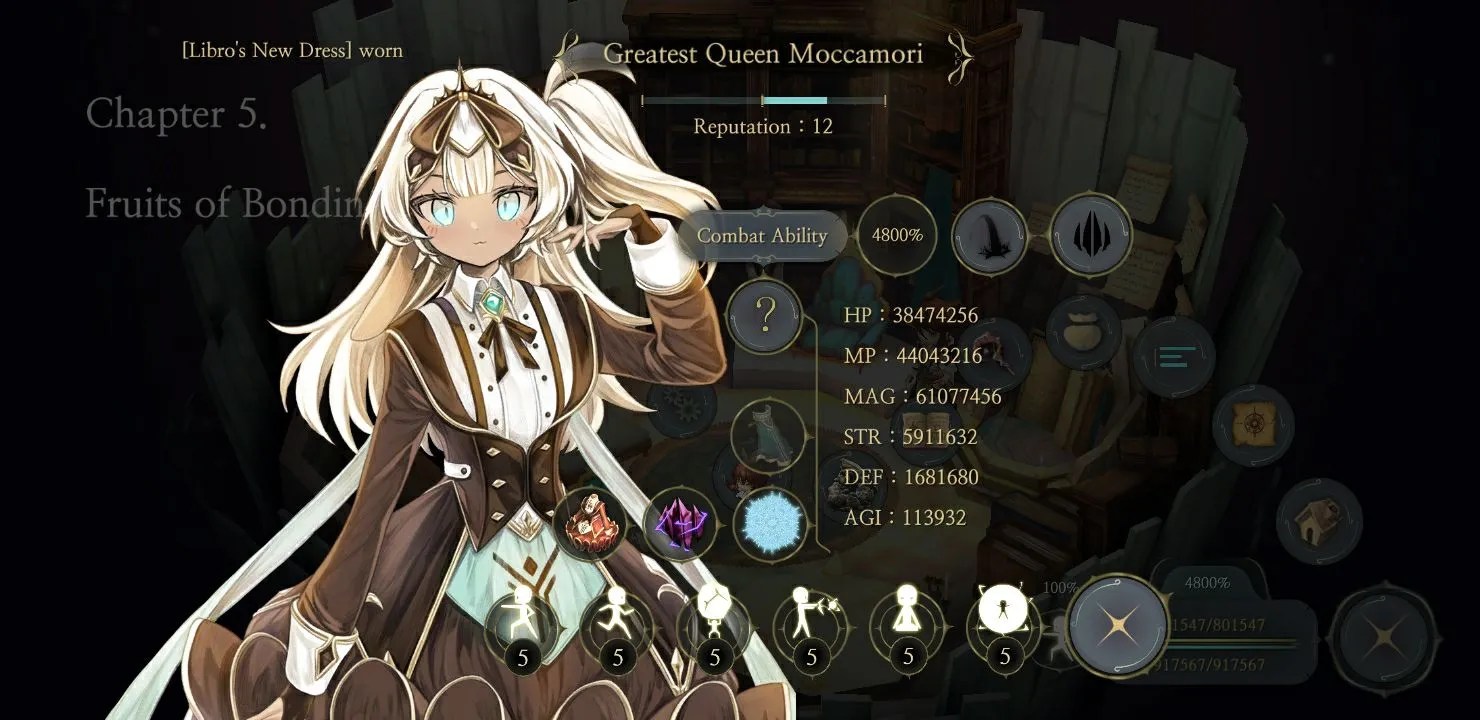This screenshot has height=720, width=1480.
Task: Select the blue snowflake crystal item
Action: click(771, 524)
